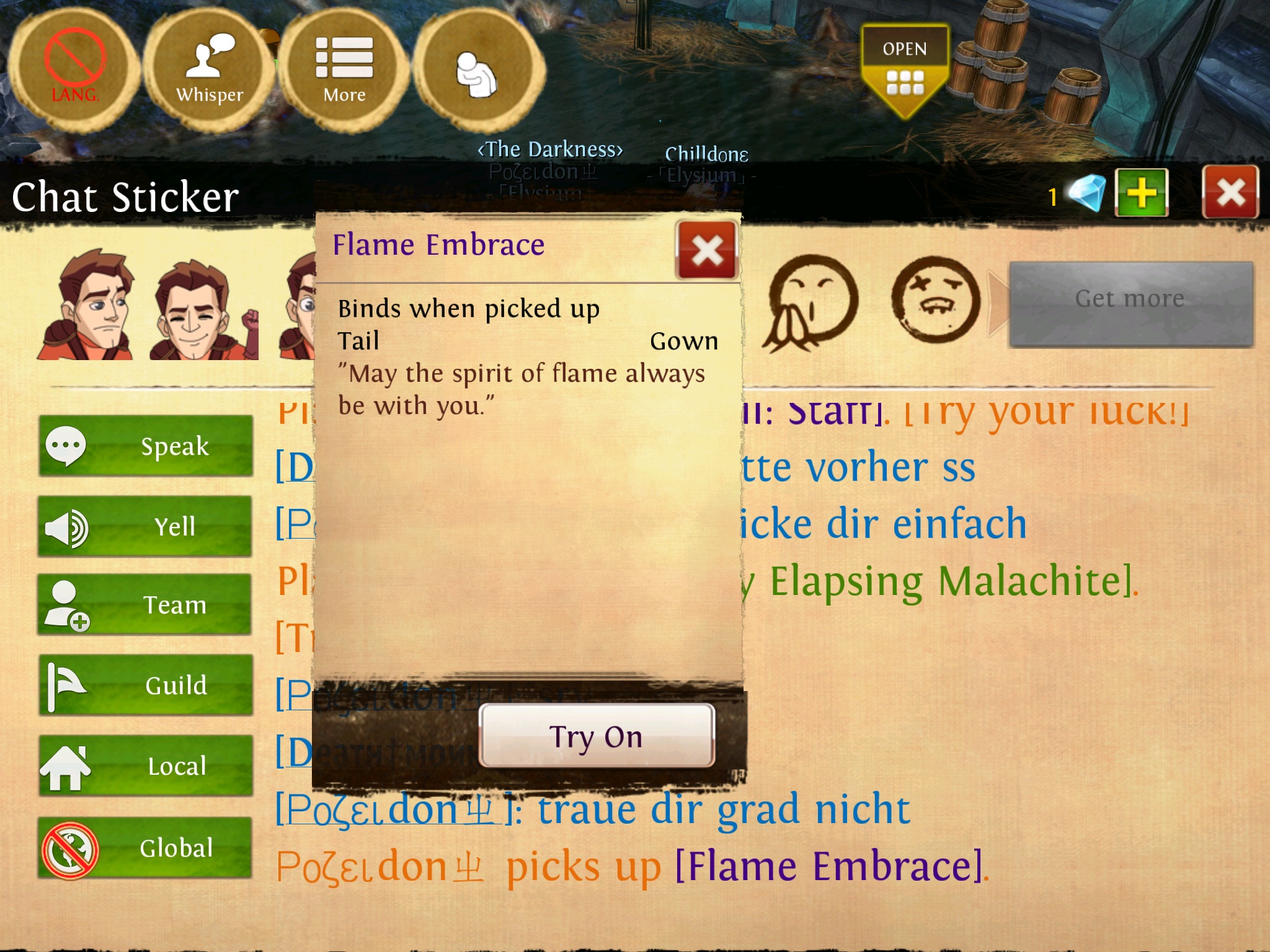The height and width of the screenshot is (952, 1270).
Task: Close the Flame Embrace item popup
Action: click(x=706, y=250)
